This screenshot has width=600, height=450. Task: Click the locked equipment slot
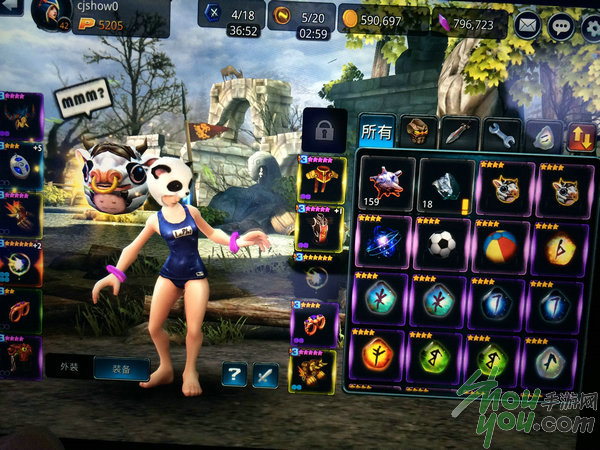[x=324, y=130]
